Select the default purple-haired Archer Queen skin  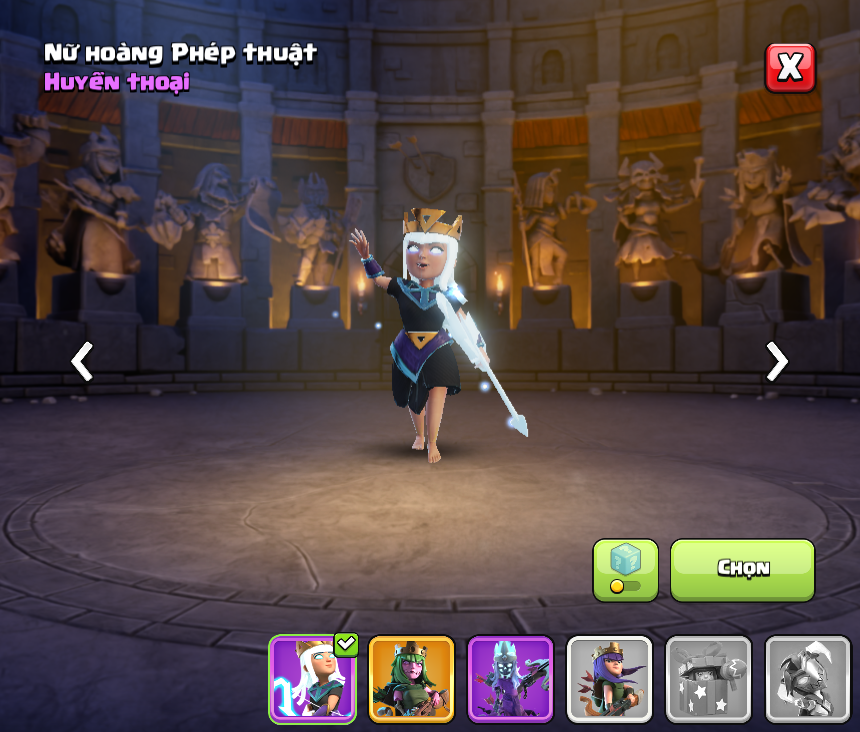(609, 678)
